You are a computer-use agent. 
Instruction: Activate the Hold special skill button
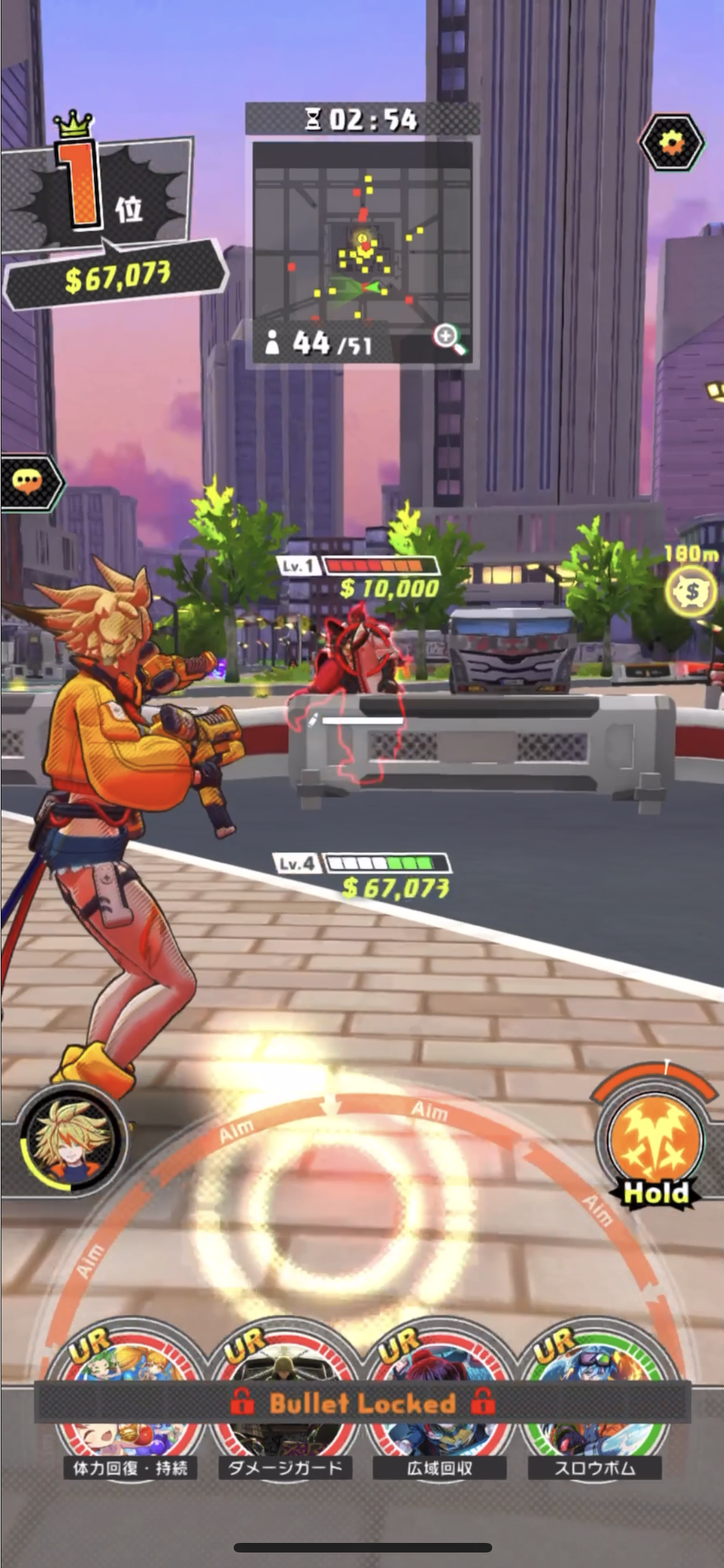pyautogui.click(x=655, y=1141)
